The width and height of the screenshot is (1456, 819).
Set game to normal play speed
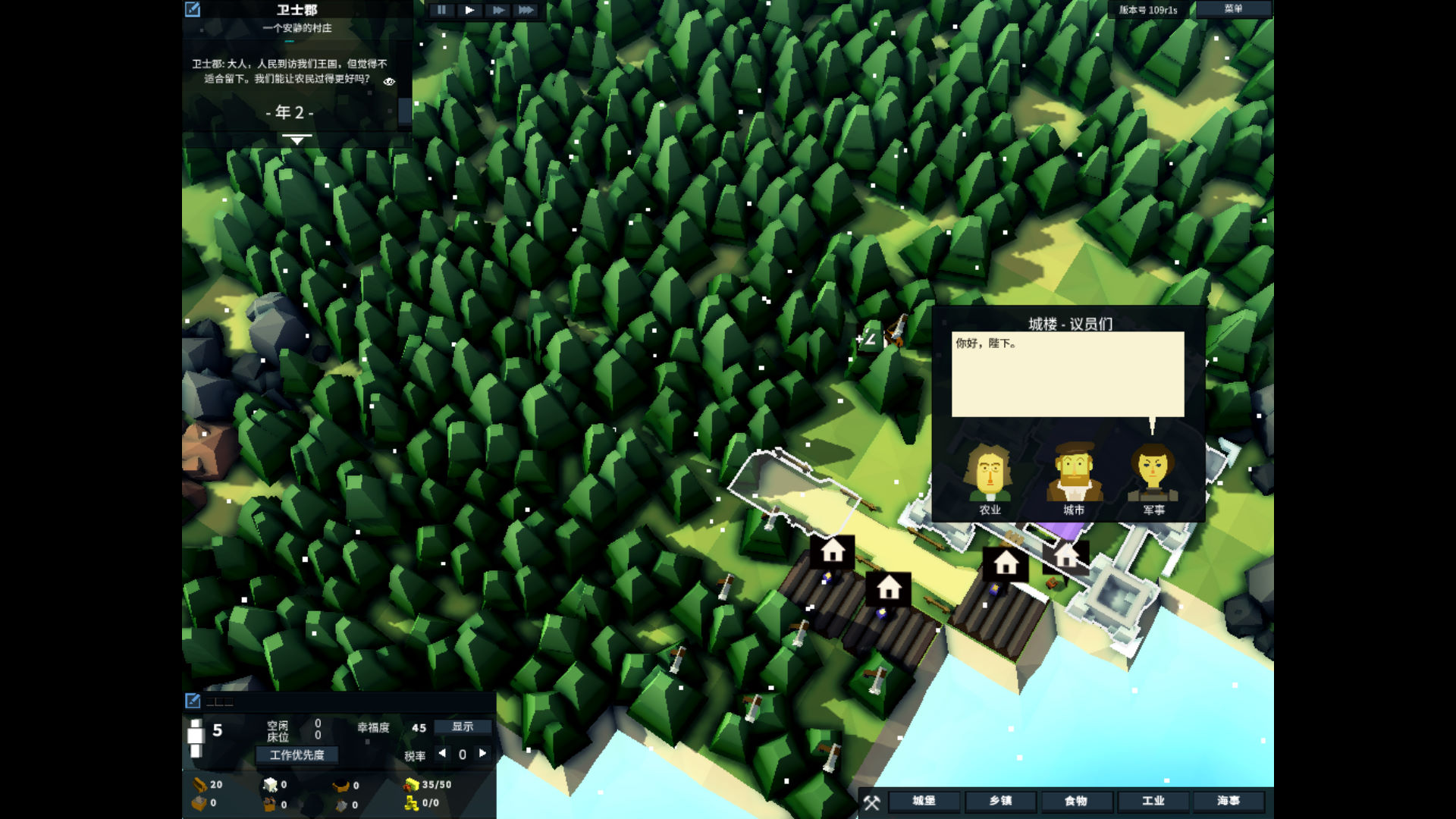[x=469, y=10]
